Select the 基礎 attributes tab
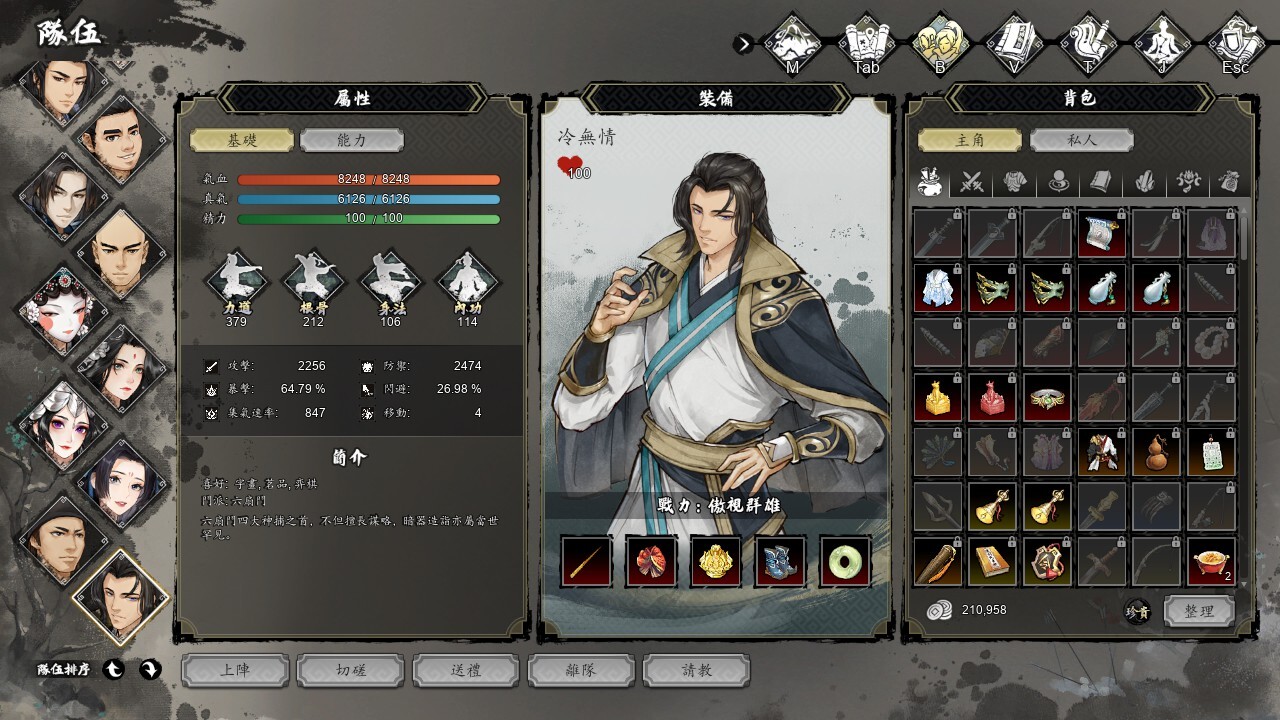 tap(242, 141)
